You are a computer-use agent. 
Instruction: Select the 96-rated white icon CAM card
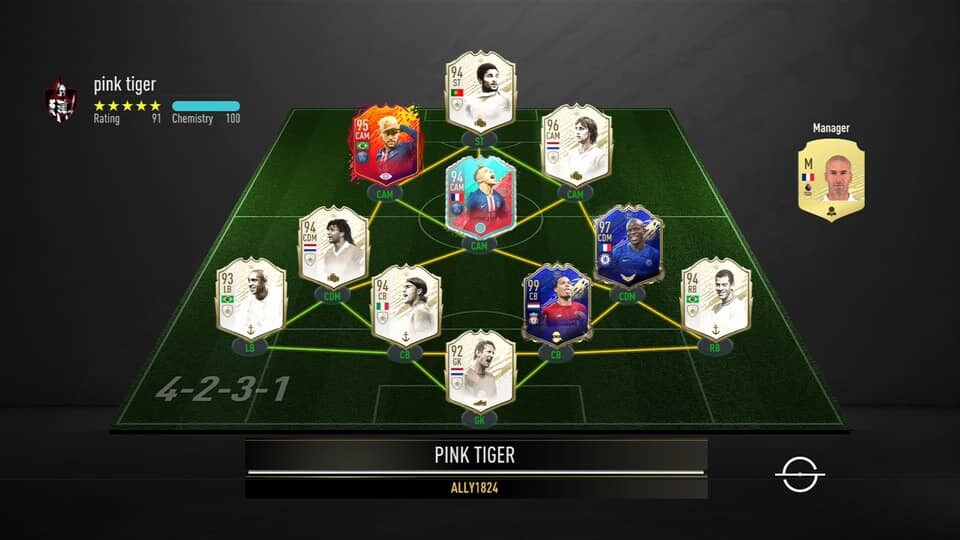[575, 145]
